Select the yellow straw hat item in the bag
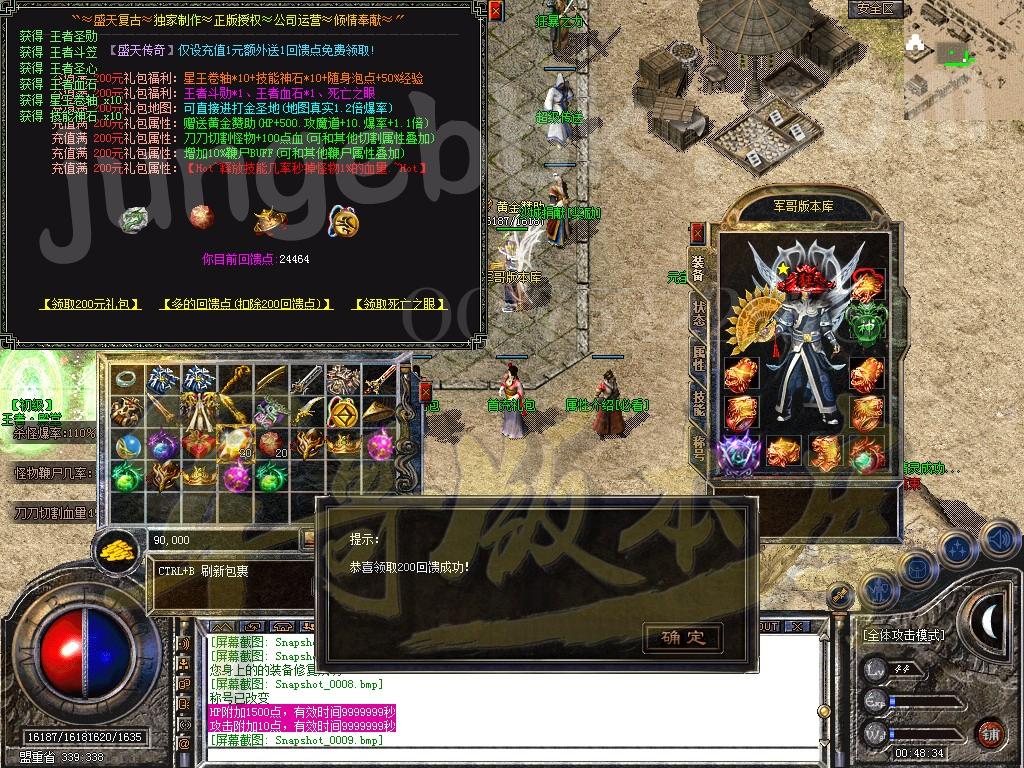 378,412
